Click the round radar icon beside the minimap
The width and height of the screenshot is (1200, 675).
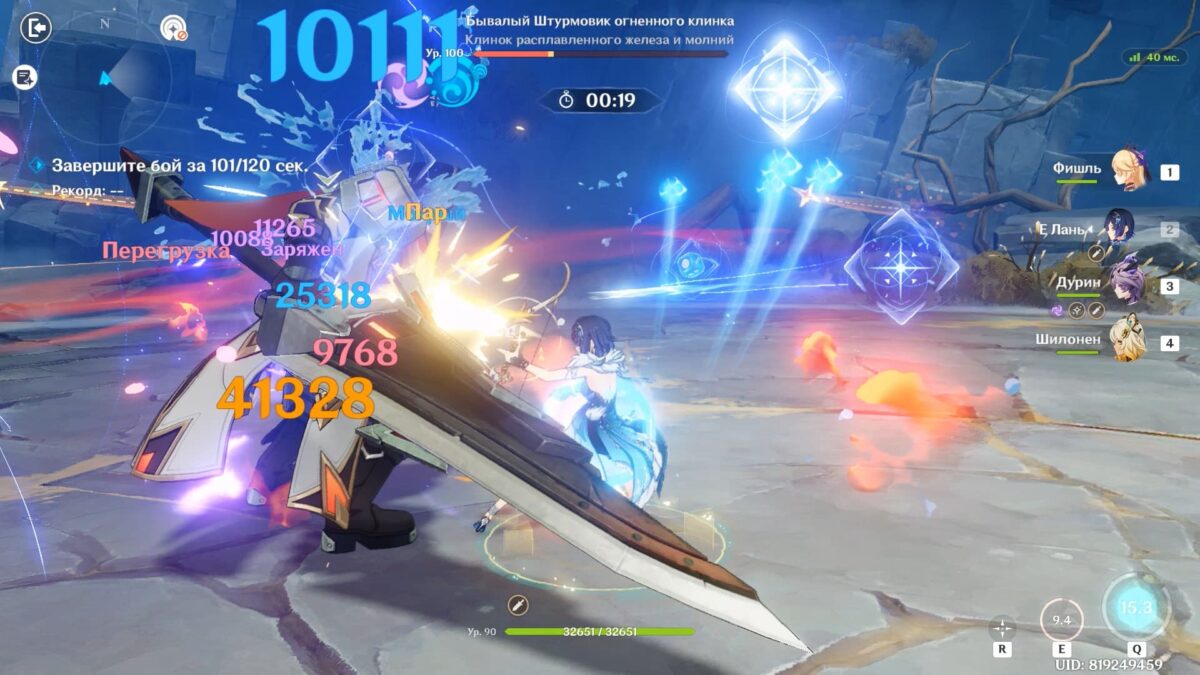tap(174, 28)
